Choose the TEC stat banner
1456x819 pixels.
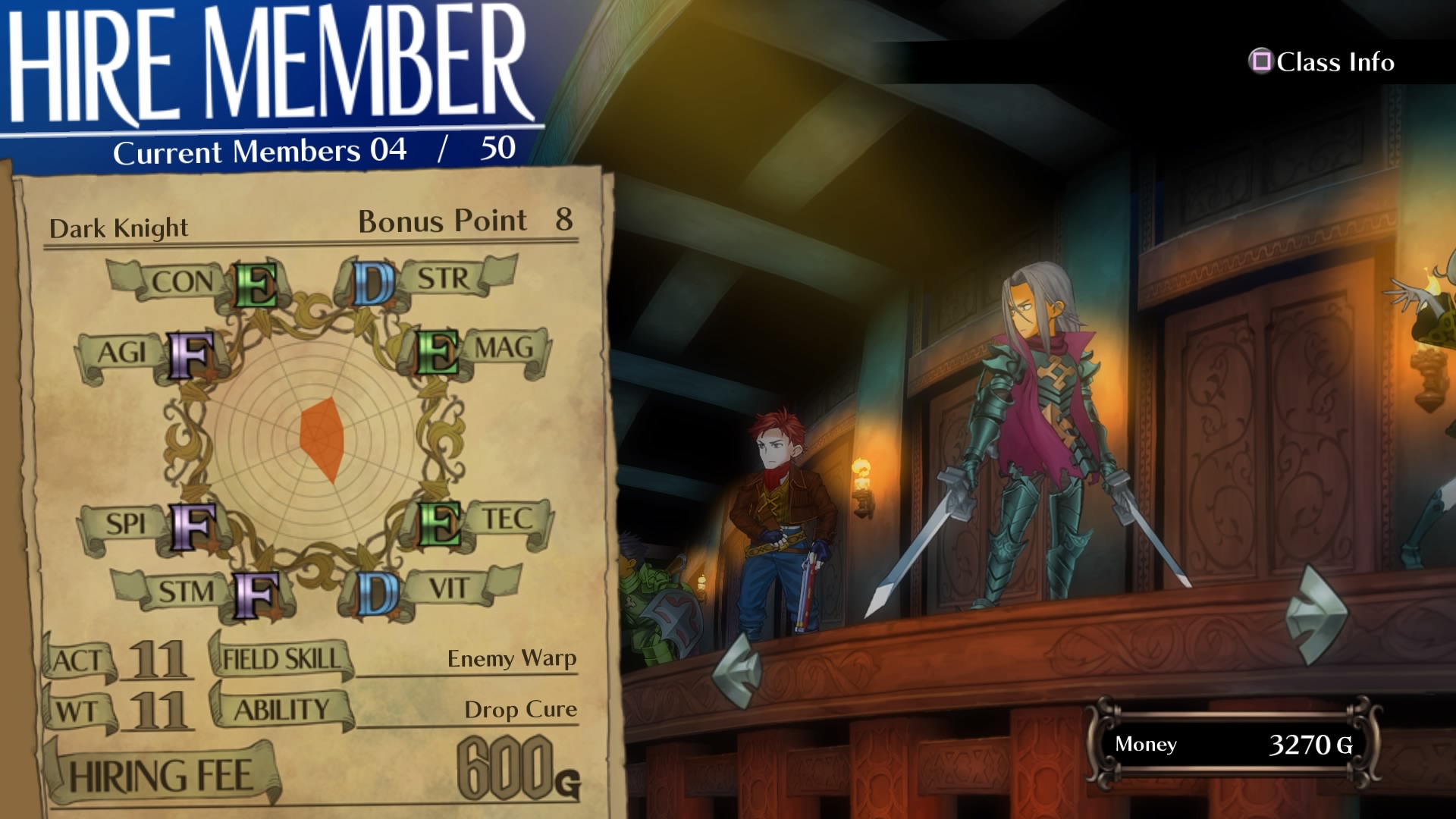(x=507, y=519)
